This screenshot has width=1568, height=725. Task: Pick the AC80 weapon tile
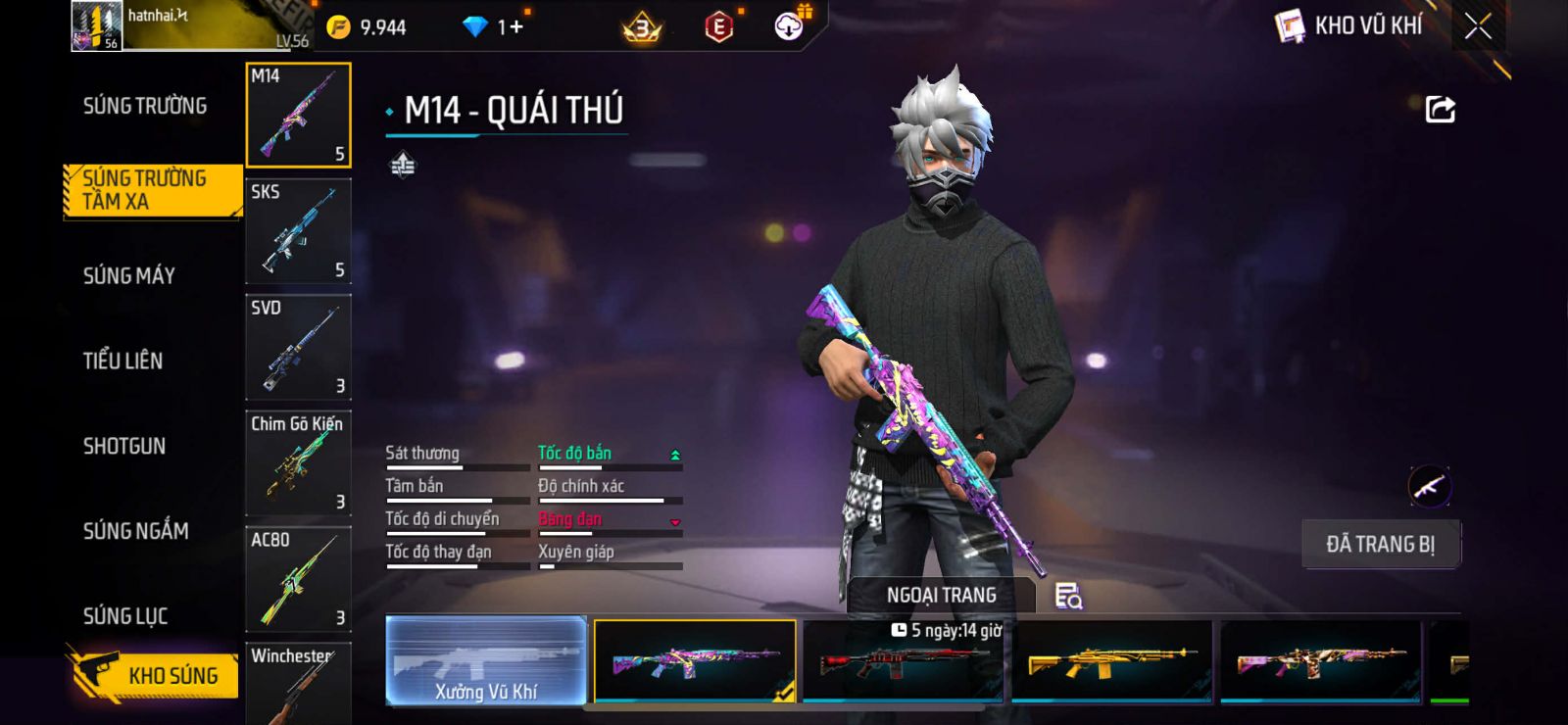(298, 578)
